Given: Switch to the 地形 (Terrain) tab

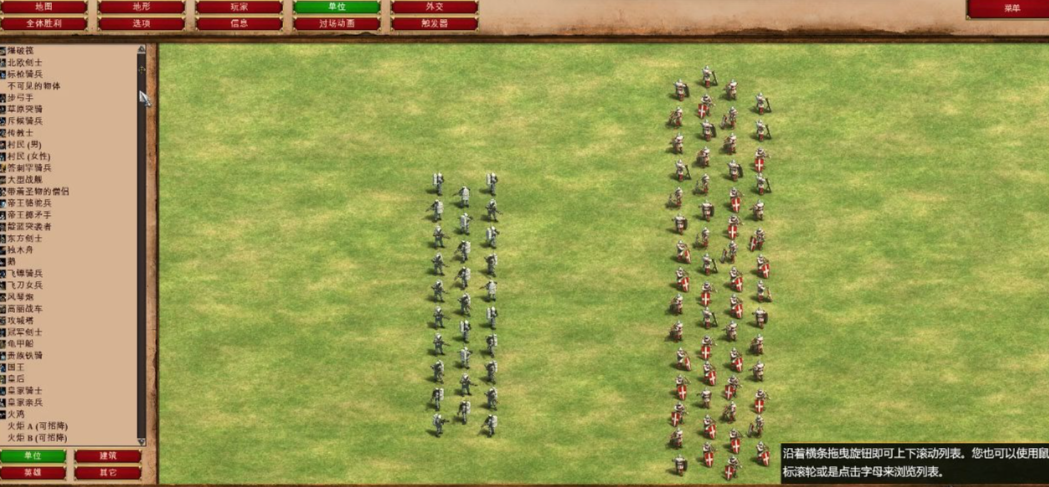Looking at the screenshot, I should click(141, 7).
